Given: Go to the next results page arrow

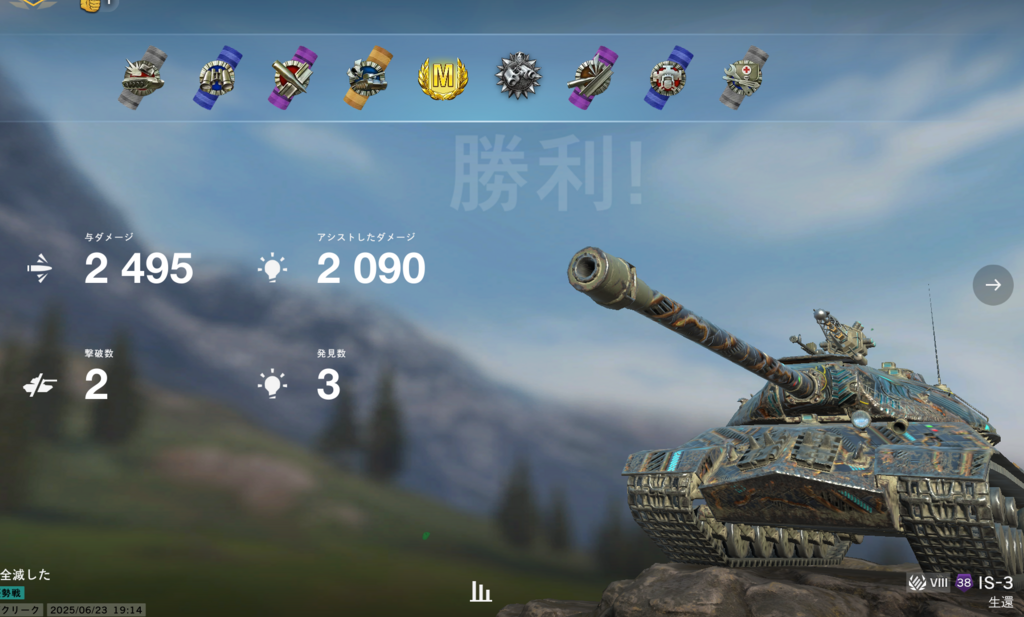Looking at the screenshot, I should coord(992,285).
